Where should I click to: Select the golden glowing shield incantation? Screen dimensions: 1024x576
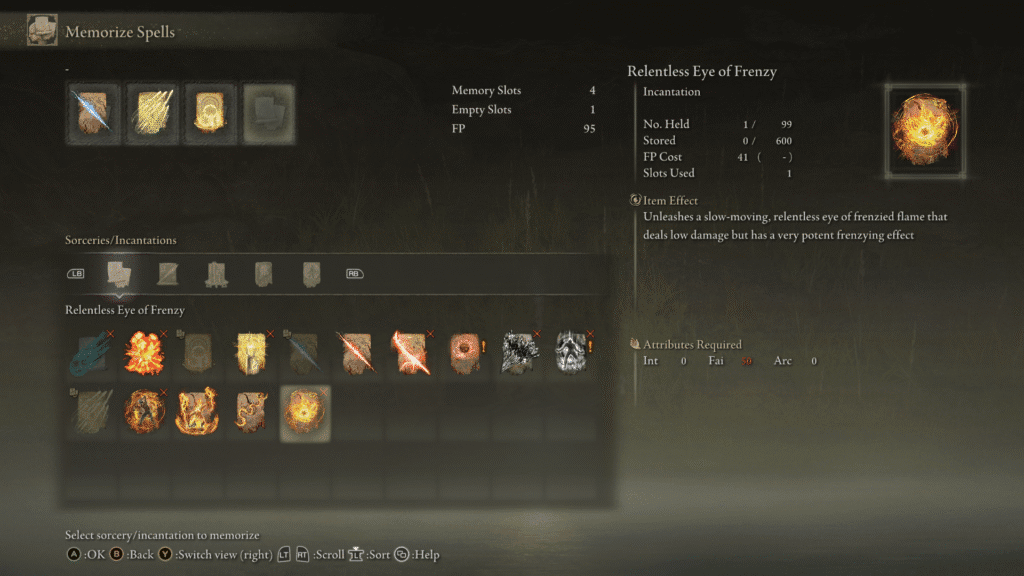[x=251, y=353]
